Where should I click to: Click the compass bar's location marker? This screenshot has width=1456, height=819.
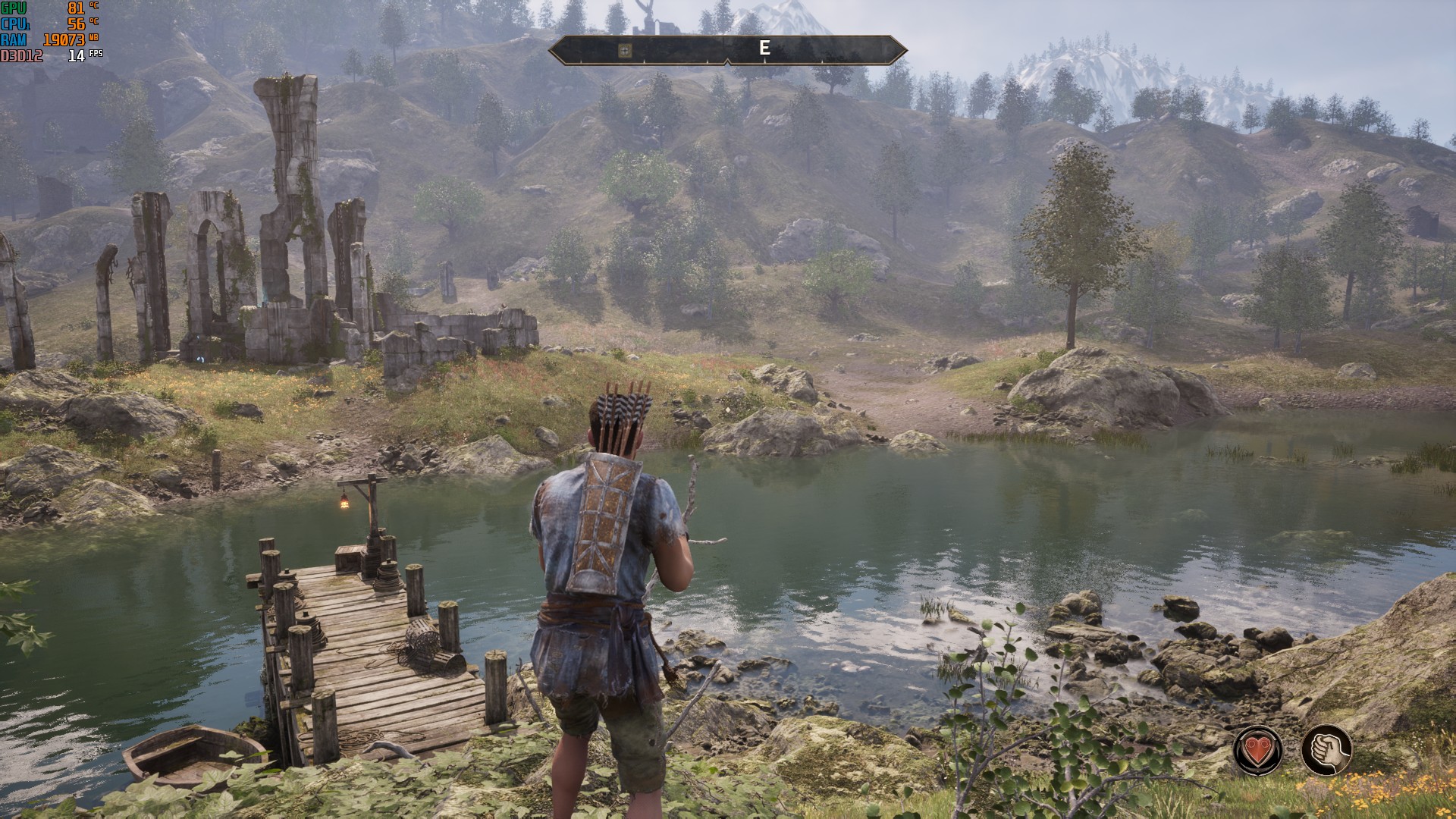click(624, 50)
